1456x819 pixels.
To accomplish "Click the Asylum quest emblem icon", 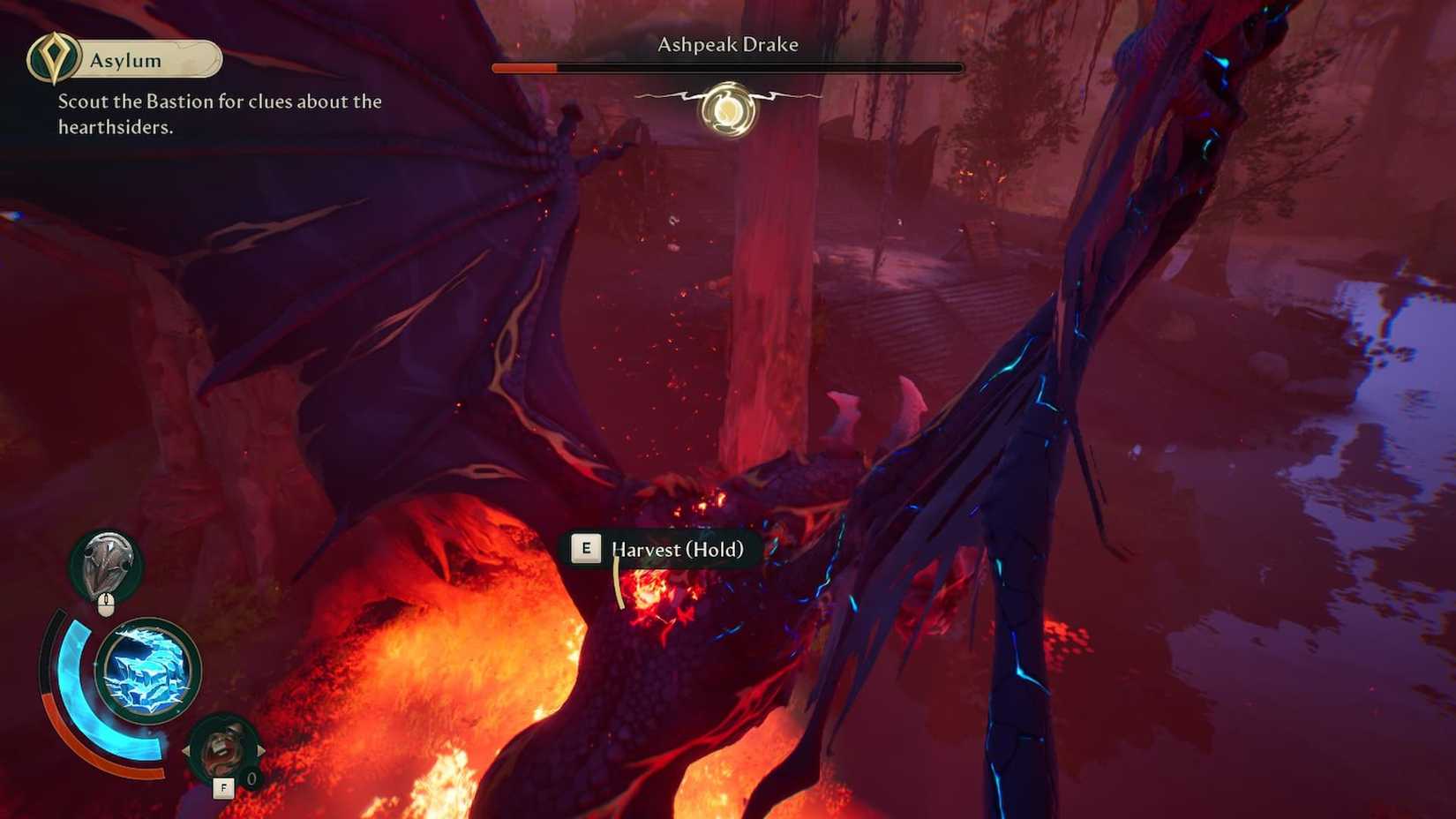I will coord(53,58).
